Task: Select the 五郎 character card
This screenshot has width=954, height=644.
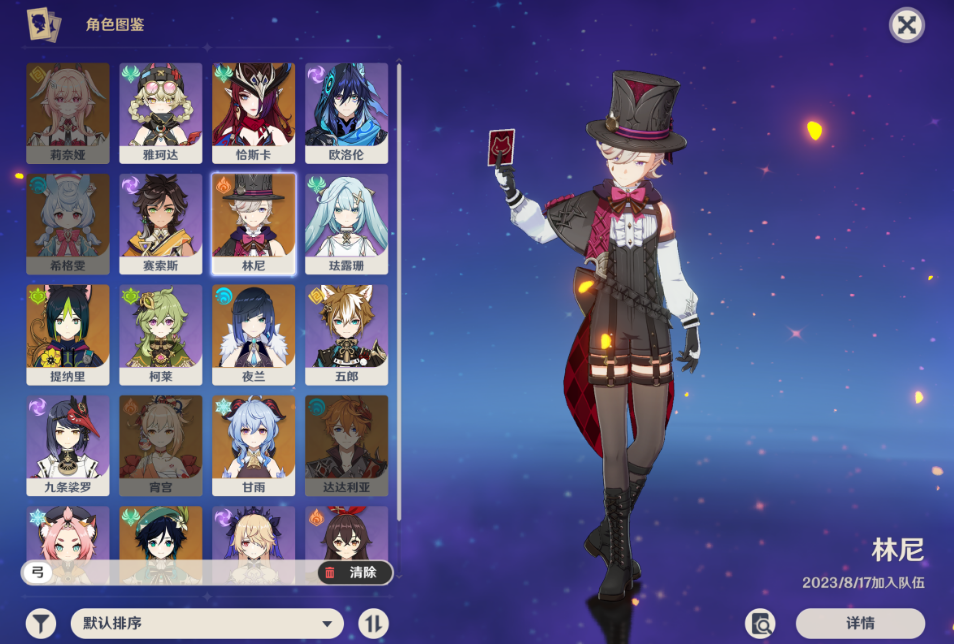Action: pos(346,335)
